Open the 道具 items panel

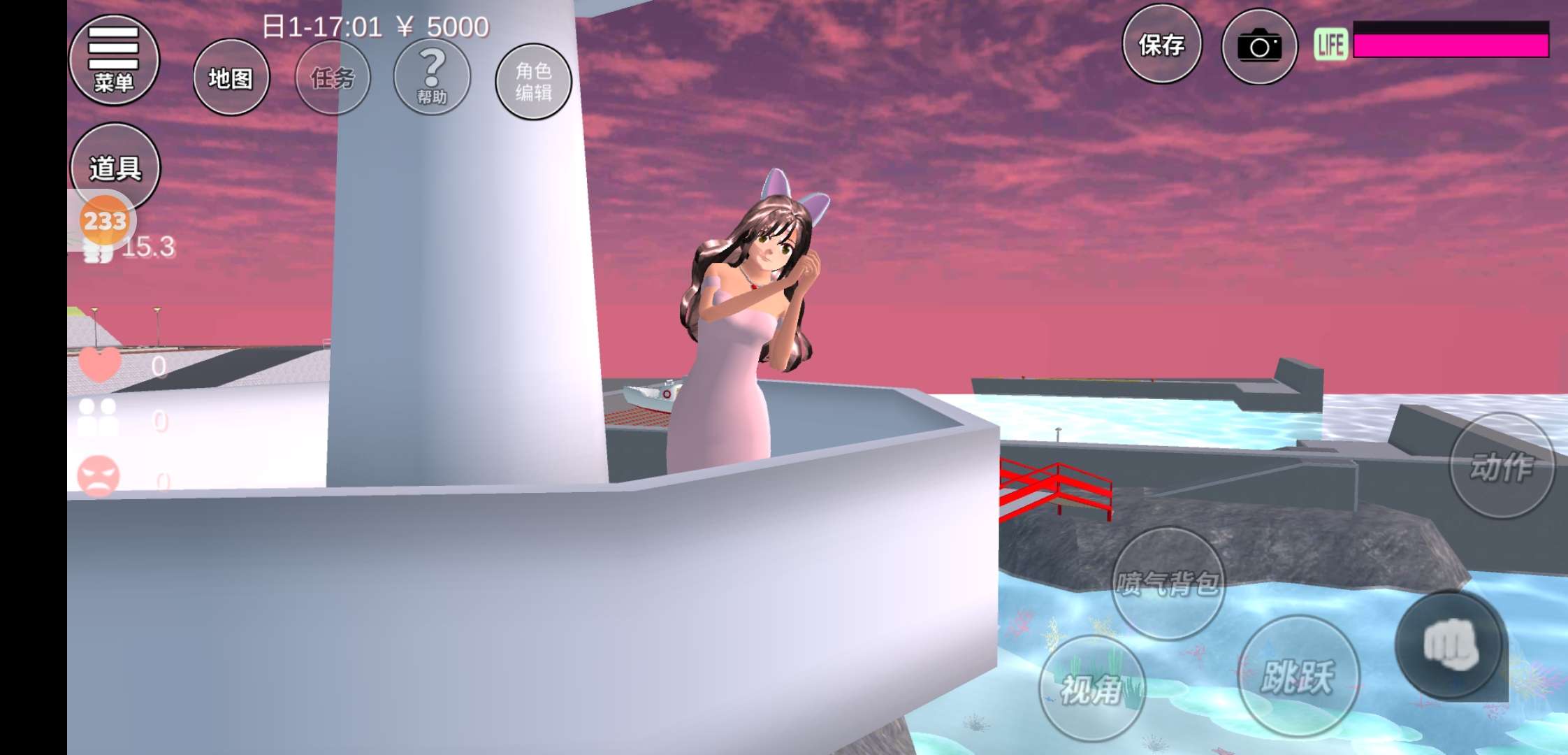pyautogui.click(x=115, y=168)
